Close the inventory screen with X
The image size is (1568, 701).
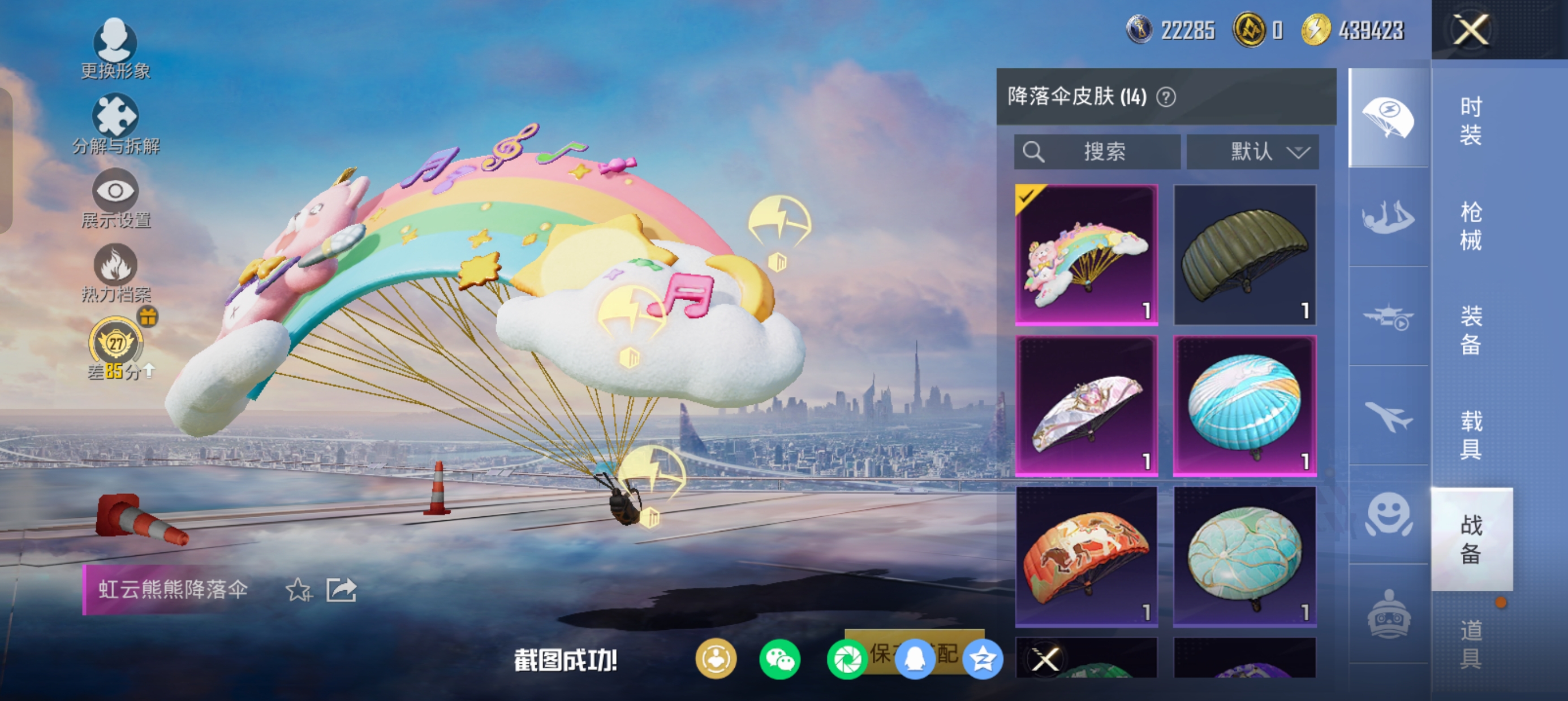[1470, 29]
